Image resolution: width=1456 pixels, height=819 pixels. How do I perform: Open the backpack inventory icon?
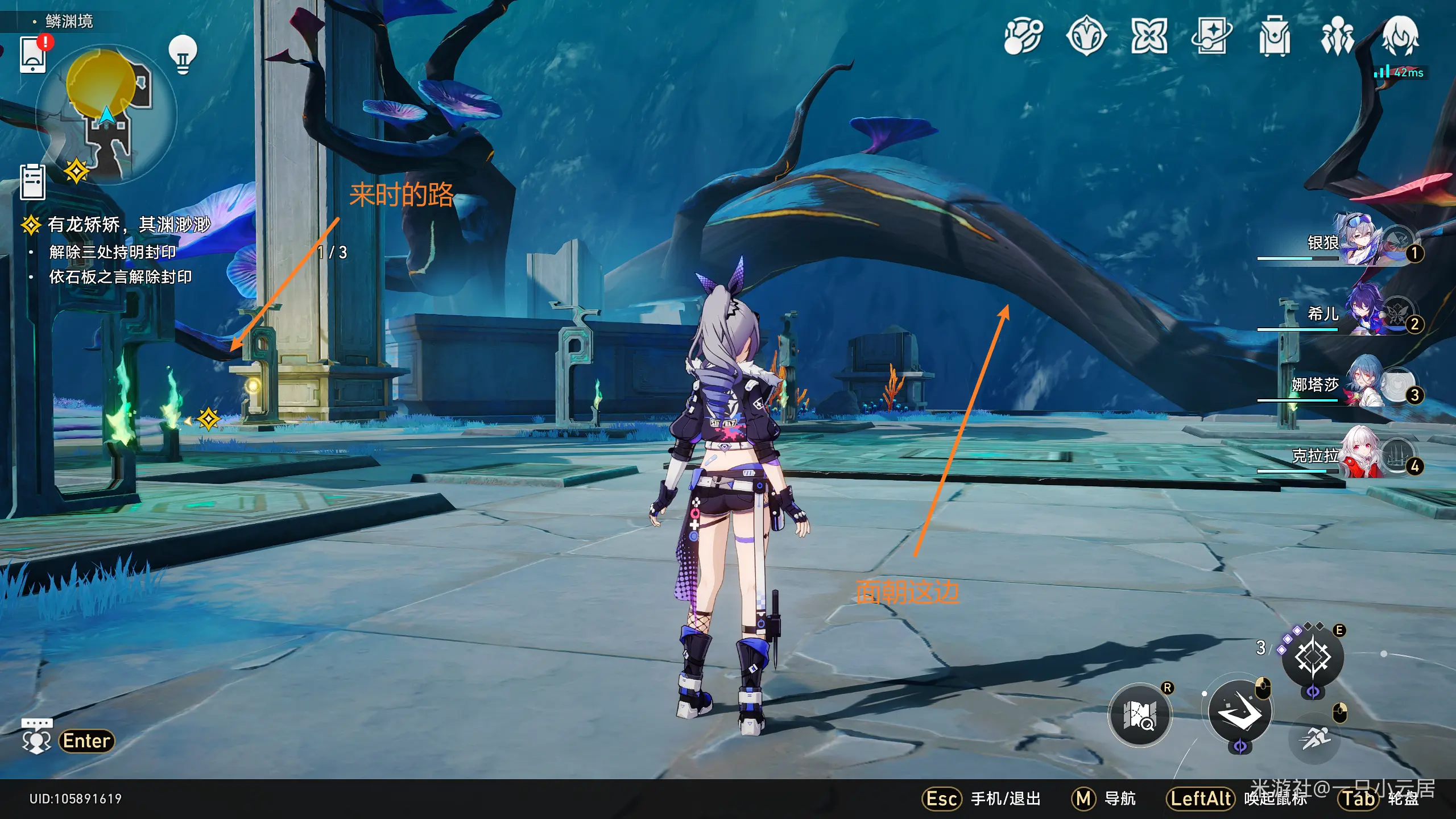1274,36
